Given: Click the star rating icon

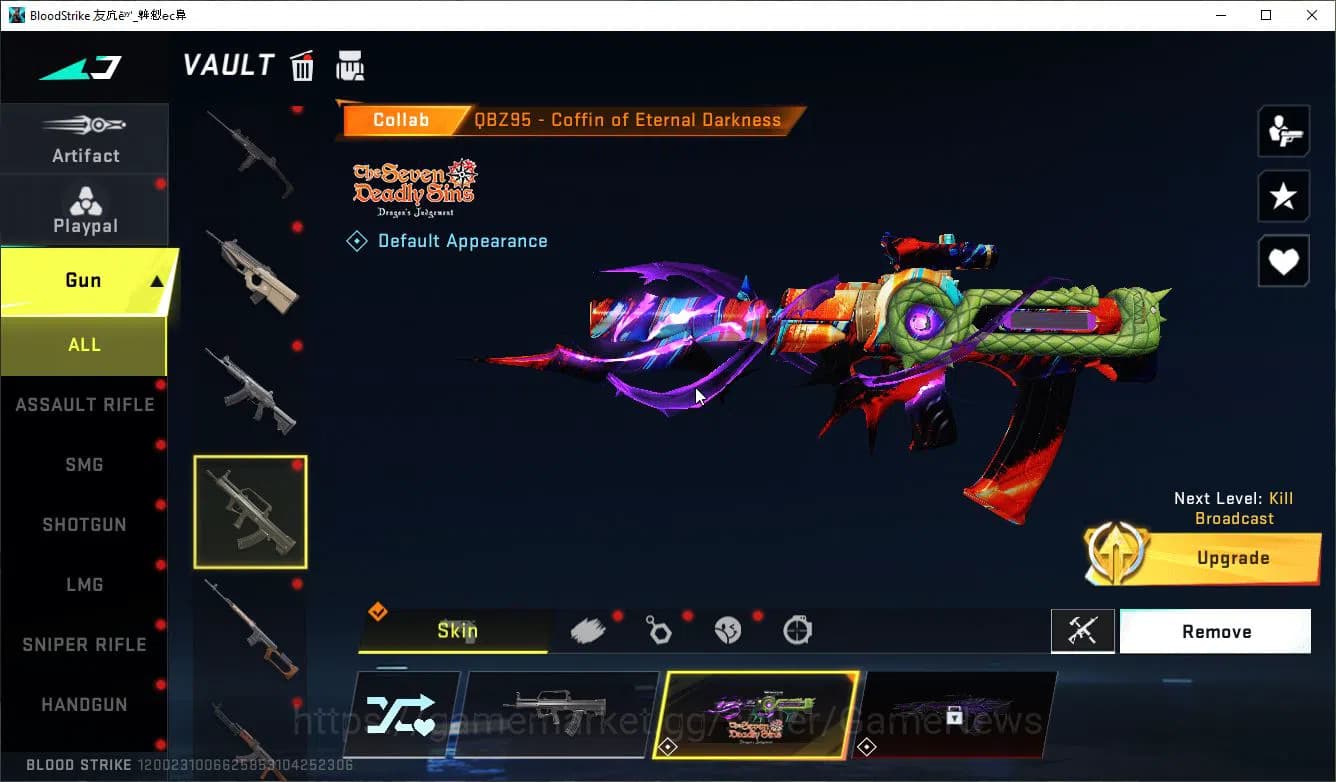Looking at the screenshot, I should click(1283, 196).
